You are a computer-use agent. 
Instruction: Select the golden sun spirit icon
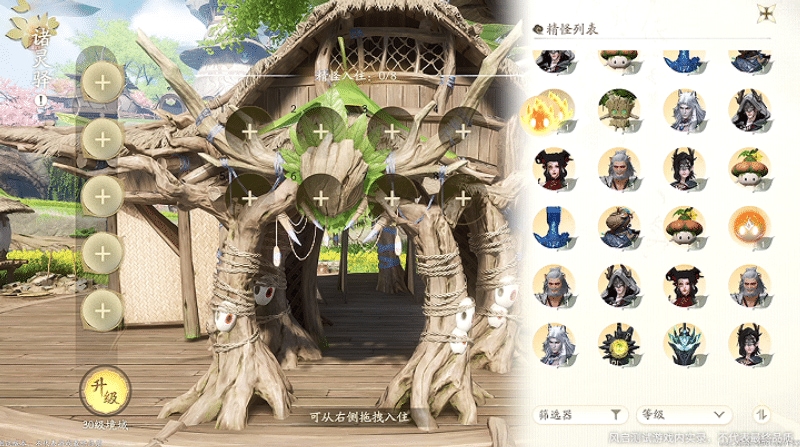tap(618, 344)
